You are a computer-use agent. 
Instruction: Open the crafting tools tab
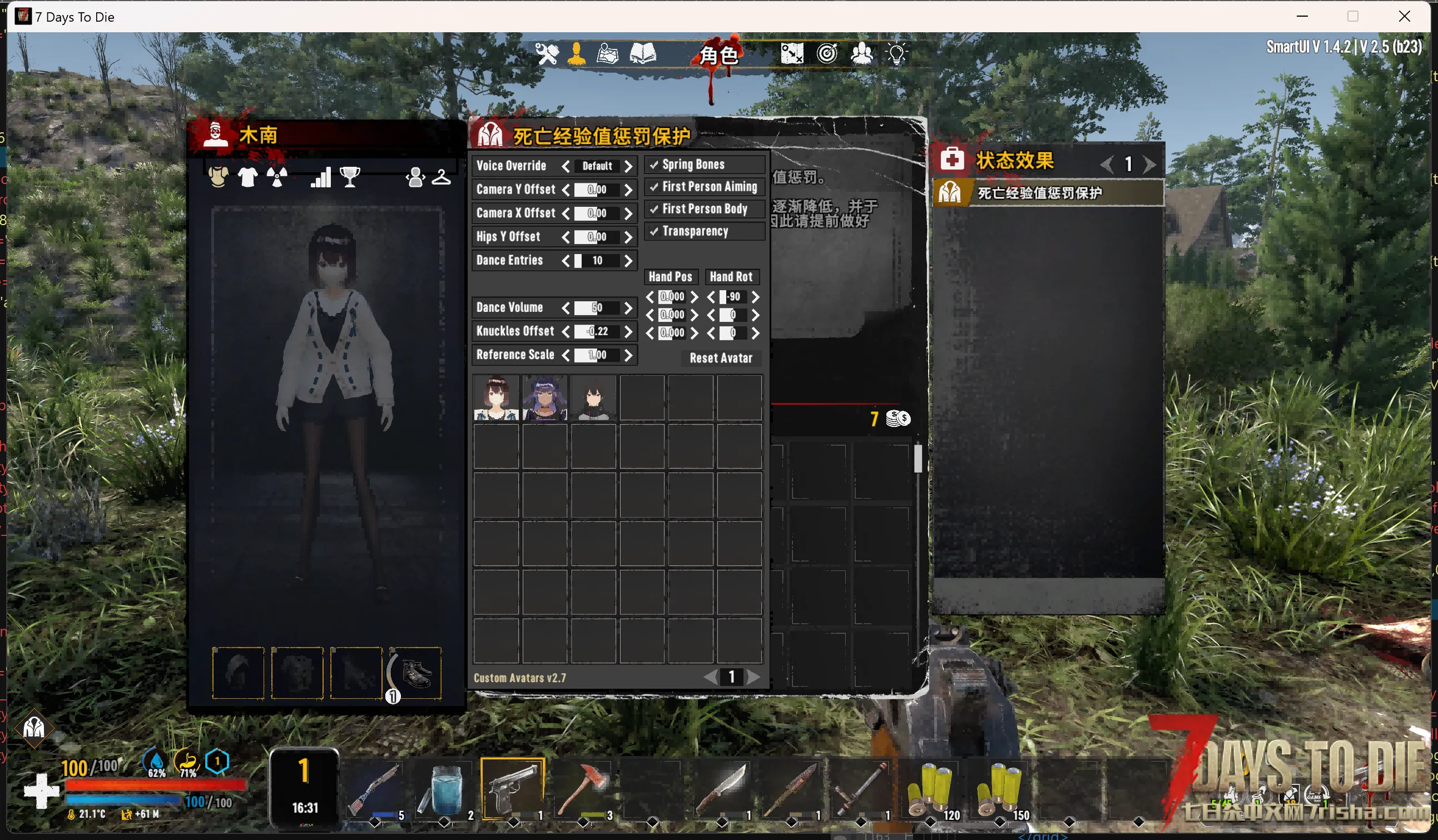coord(546,54)
